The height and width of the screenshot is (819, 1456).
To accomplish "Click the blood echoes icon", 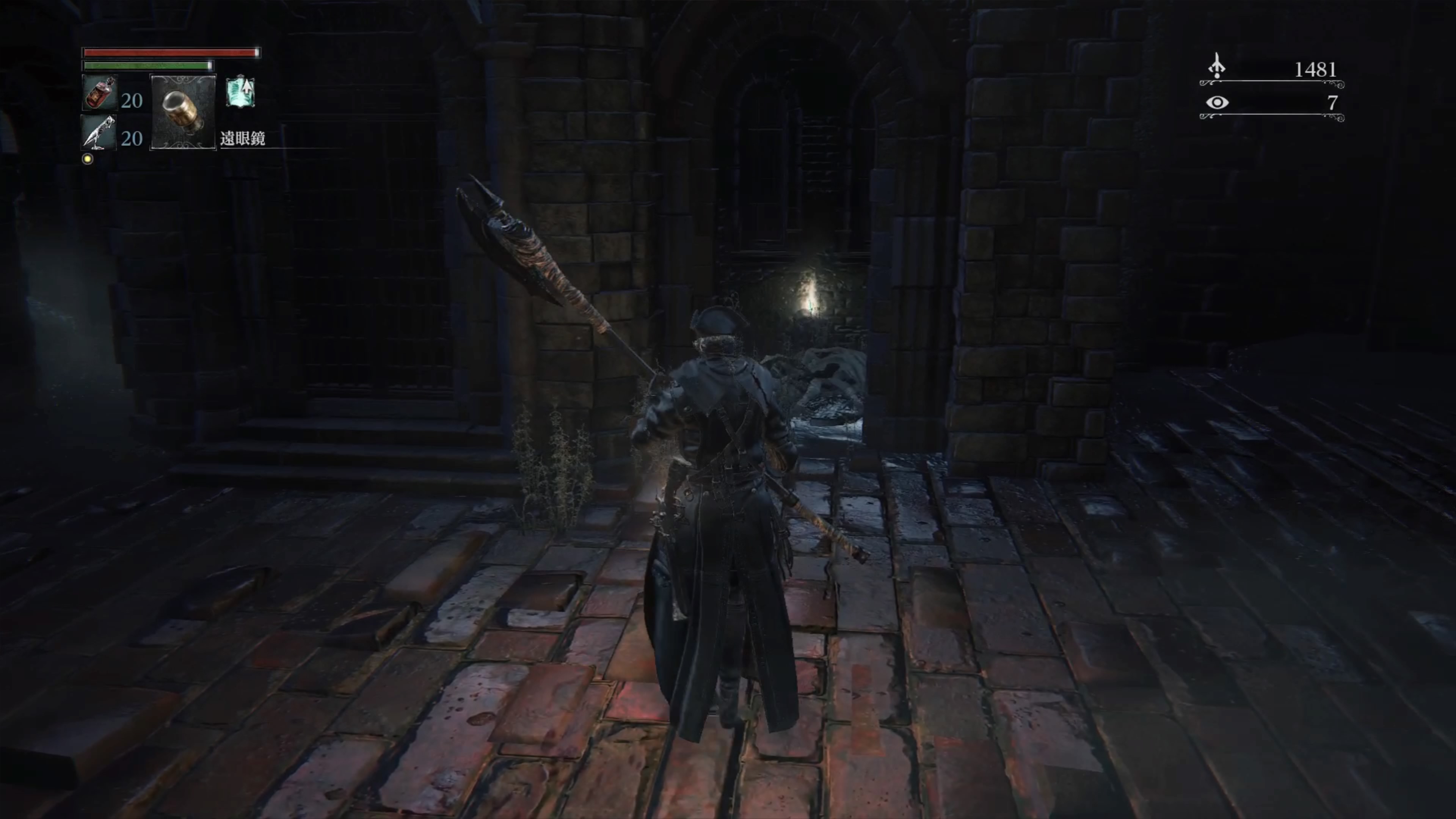I will [1217, 67].
